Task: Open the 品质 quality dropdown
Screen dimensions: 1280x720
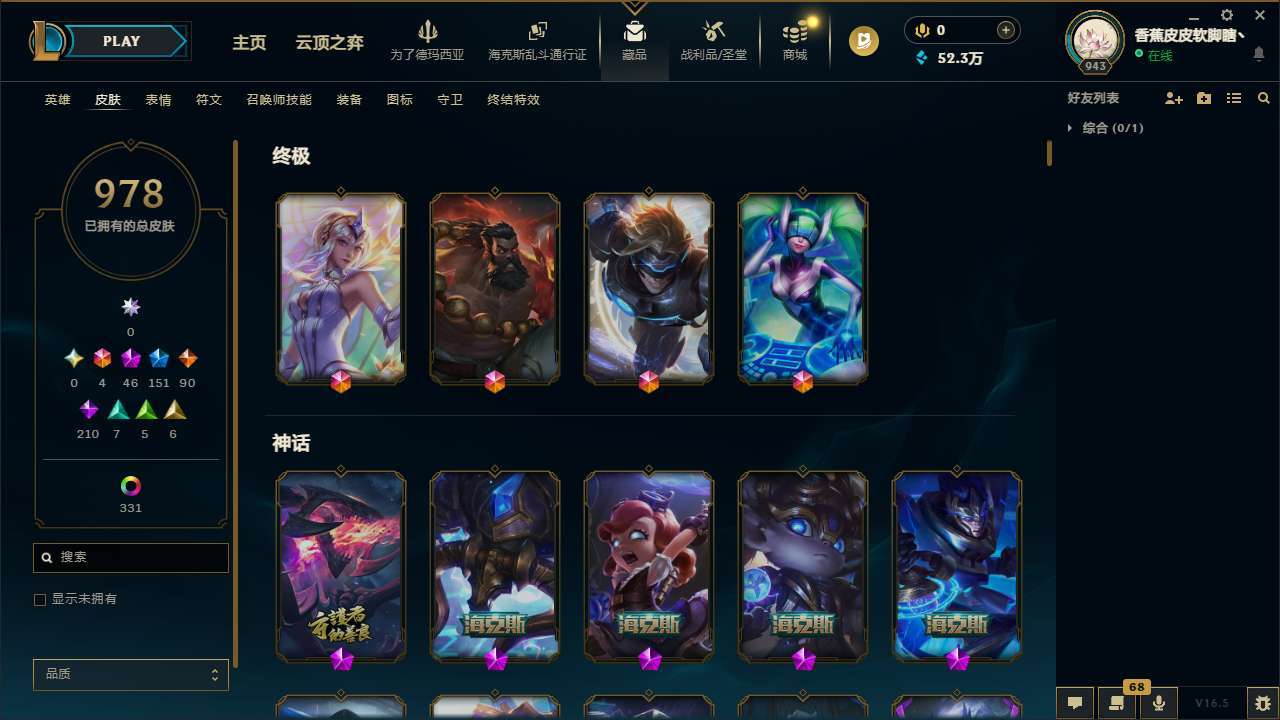Action: (x=130, y=674)
